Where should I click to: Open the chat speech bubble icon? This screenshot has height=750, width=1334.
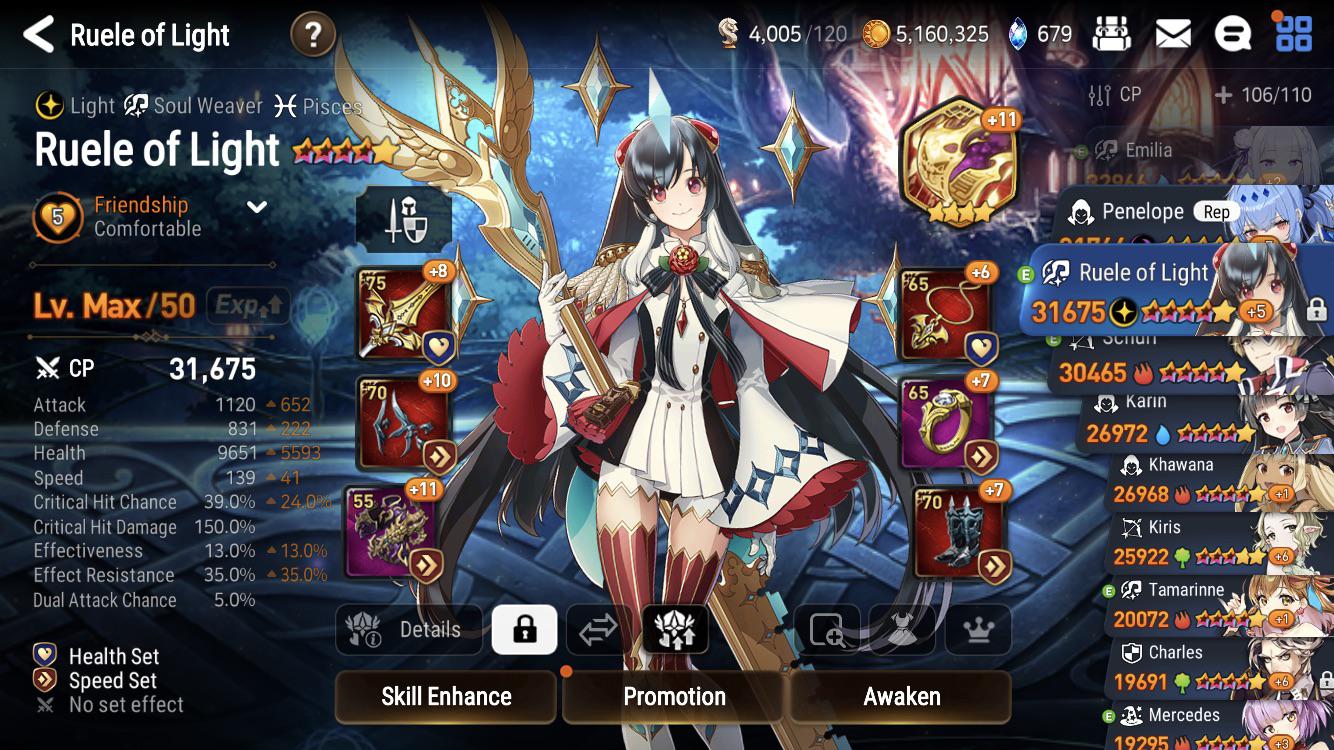1233,33
